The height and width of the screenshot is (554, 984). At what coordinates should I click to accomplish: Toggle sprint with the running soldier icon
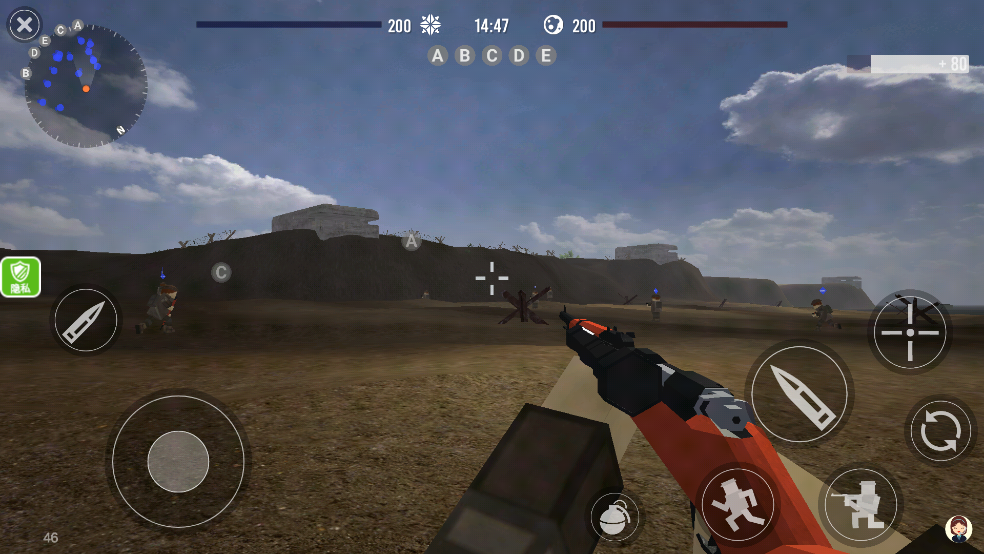(738, 501)
